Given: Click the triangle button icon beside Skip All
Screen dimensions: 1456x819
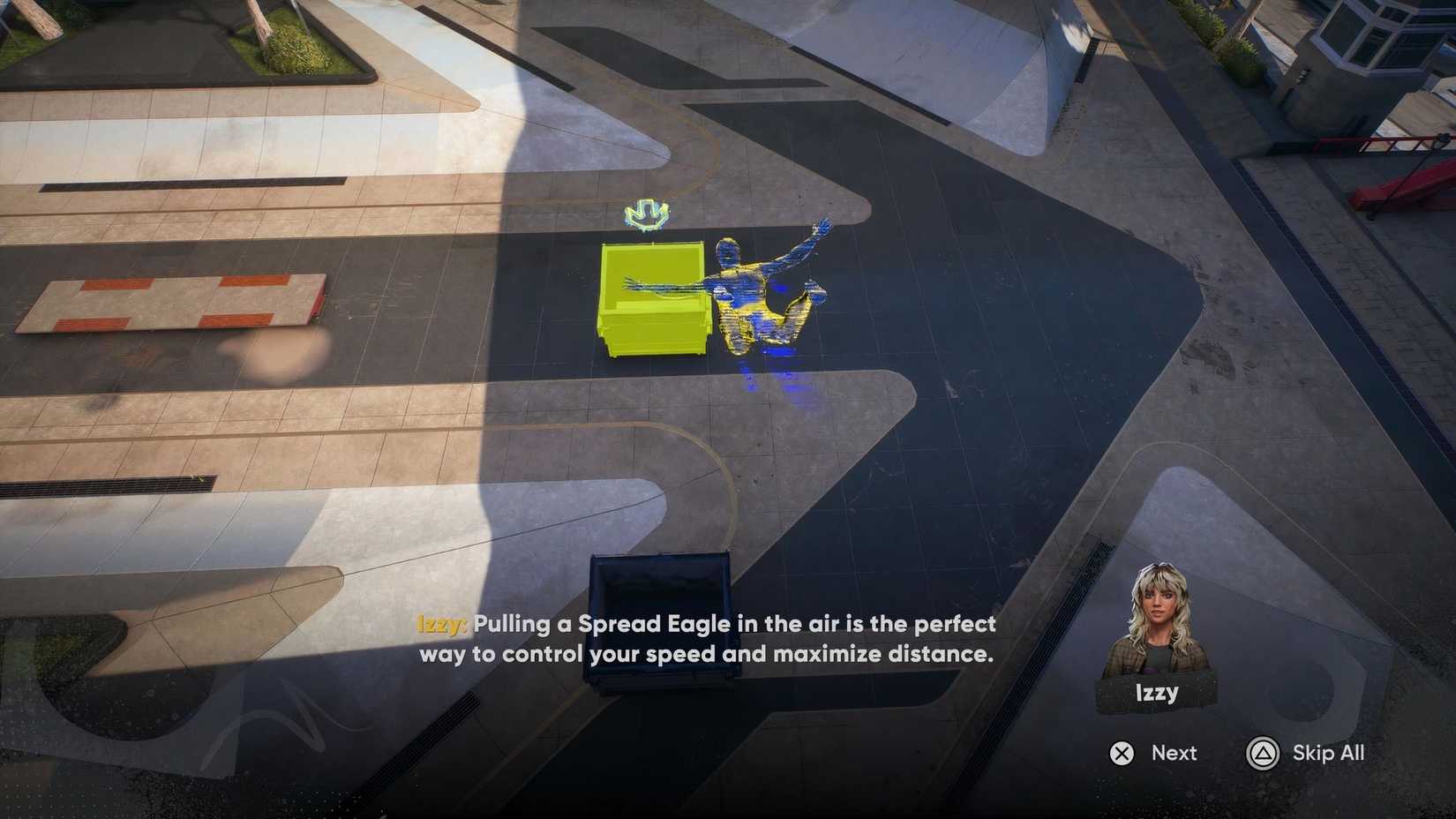Looking at the screenshot, I should tap(1262, 754).
